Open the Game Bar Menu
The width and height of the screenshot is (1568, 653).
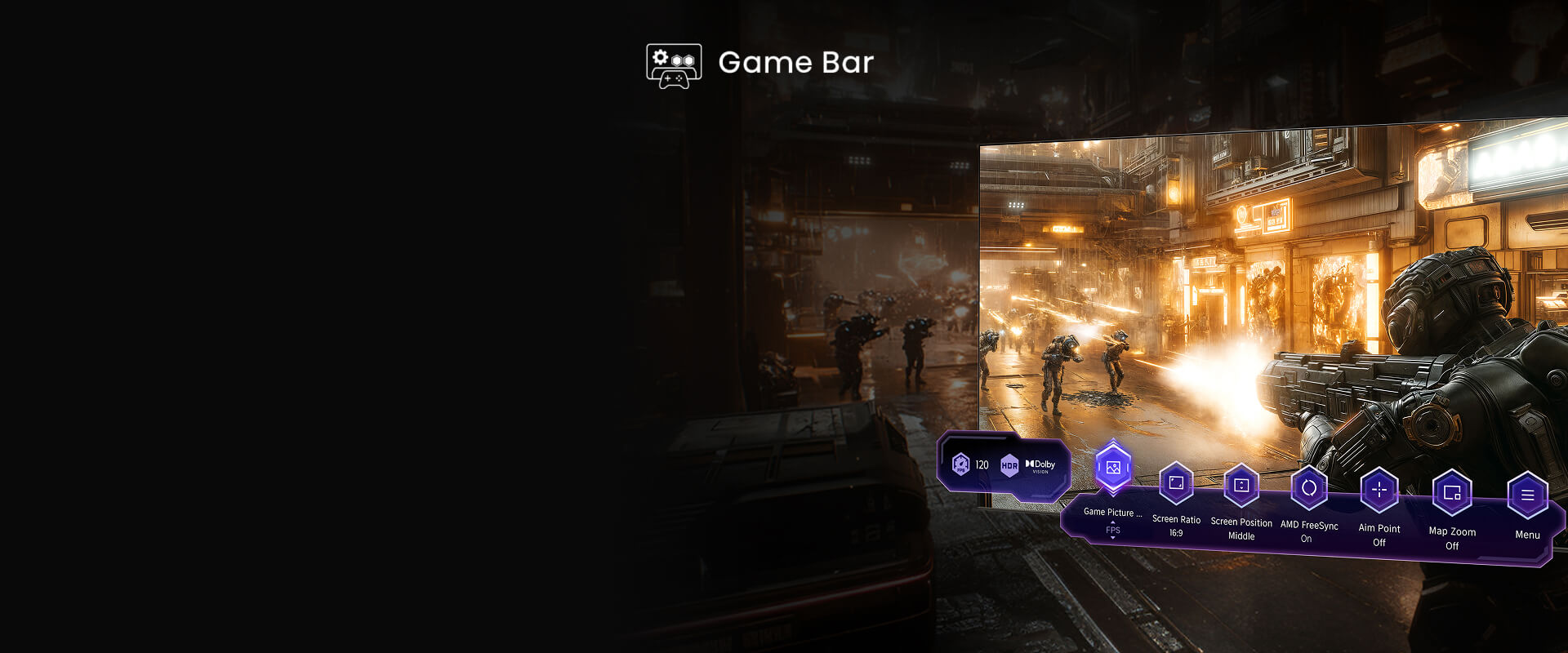tap(1527, 495)
